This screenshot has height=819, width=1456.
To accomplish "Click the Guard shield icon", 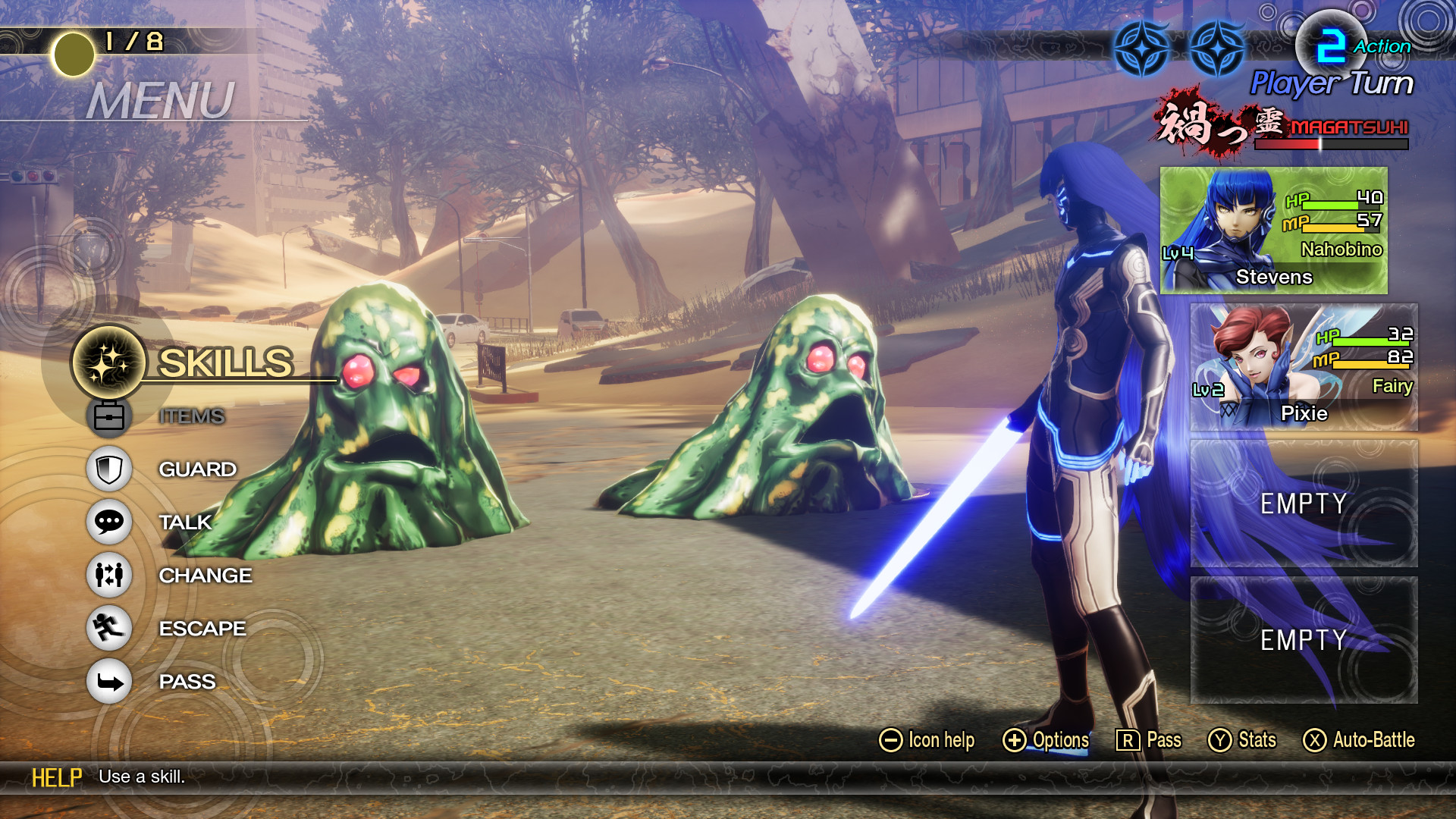I will pos(108,469).
